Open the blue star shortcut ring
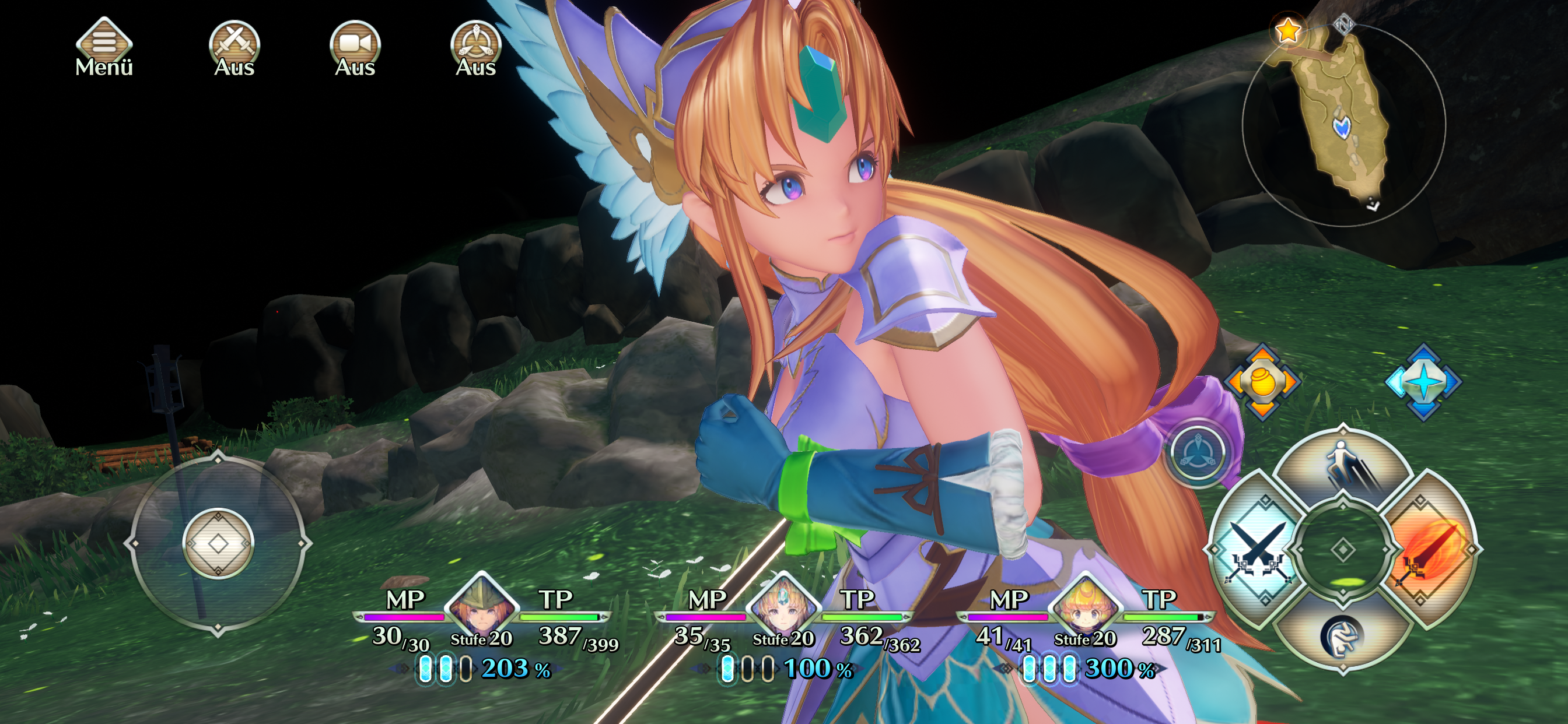Screen dimensions: 1568x724 [1423, 381]
